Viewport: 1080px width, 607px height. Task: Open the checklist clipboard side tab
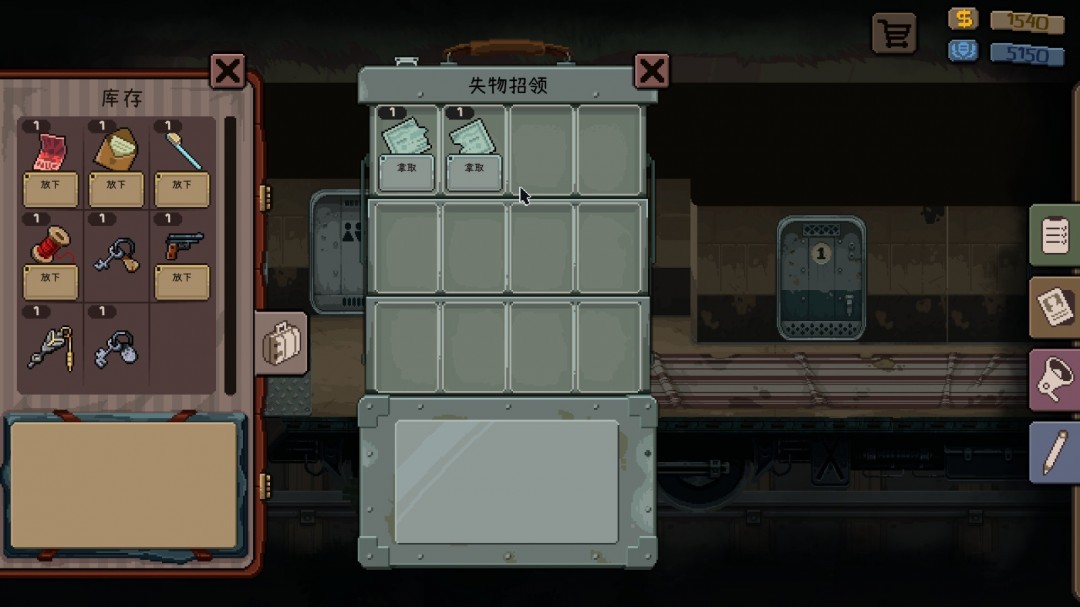point(1055,237)
